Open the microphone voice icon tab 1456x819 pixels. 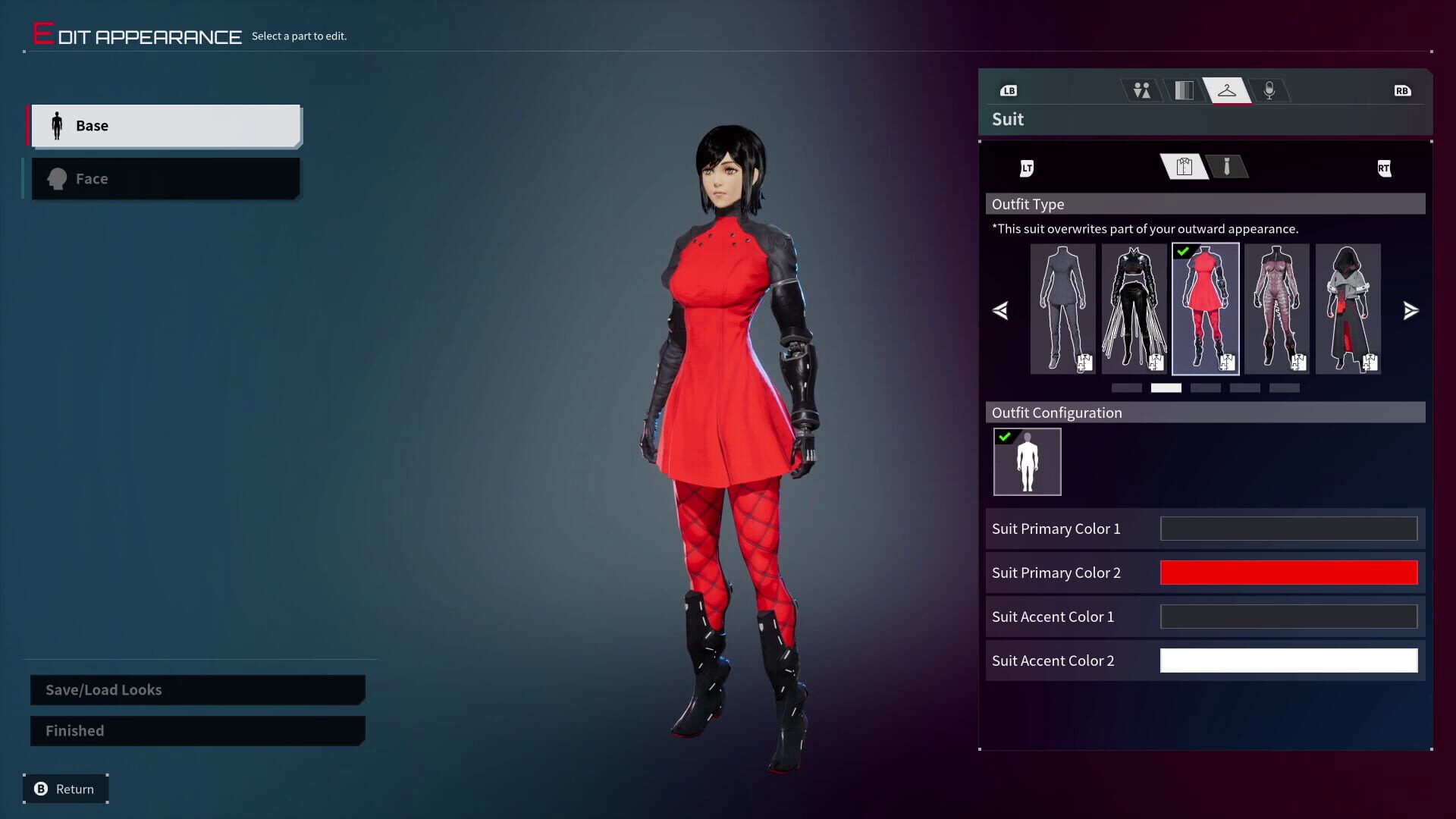coord(1270,89)
